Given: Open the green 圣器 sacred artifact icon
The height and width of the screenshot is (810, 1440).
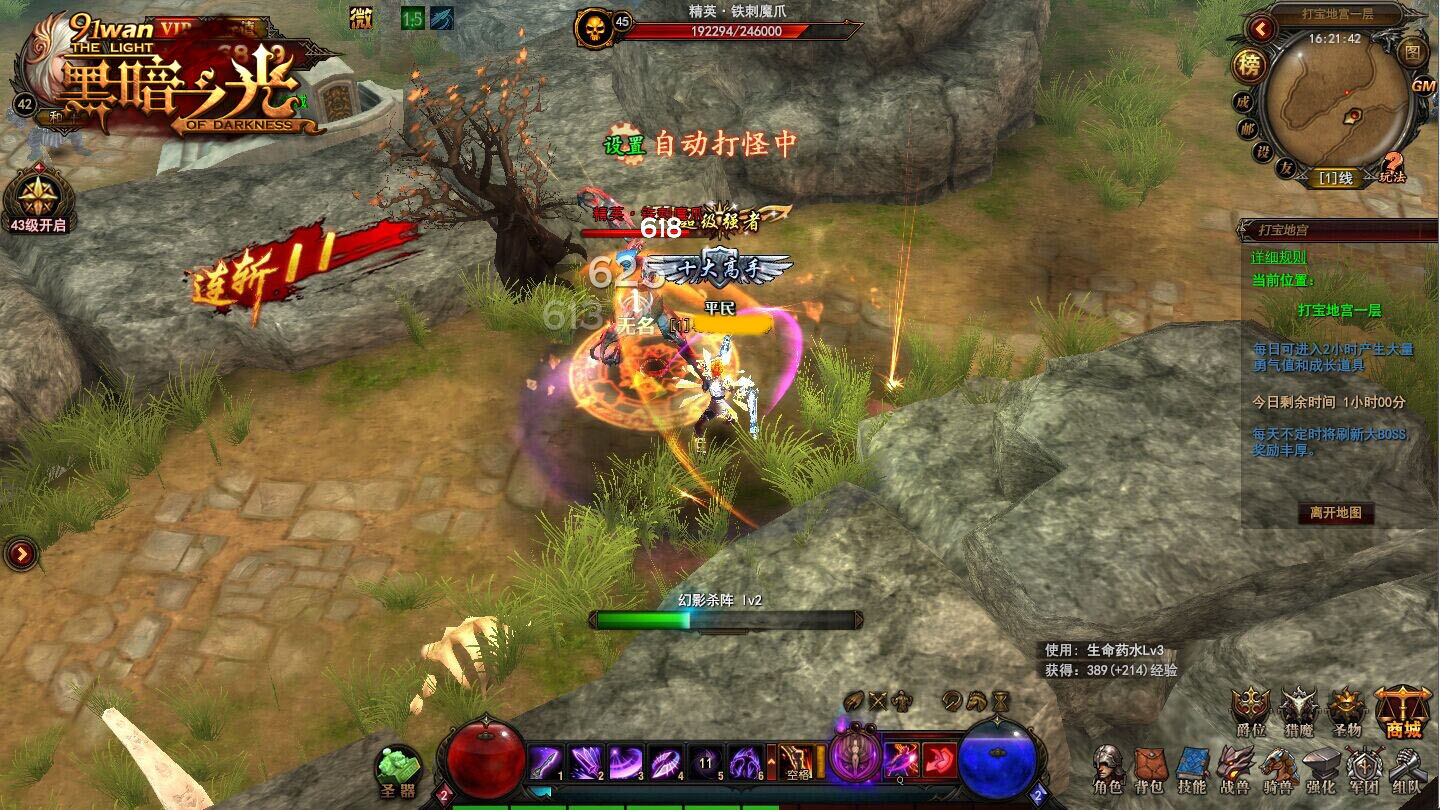Looking at the screenshot, I should pos(398,771).
